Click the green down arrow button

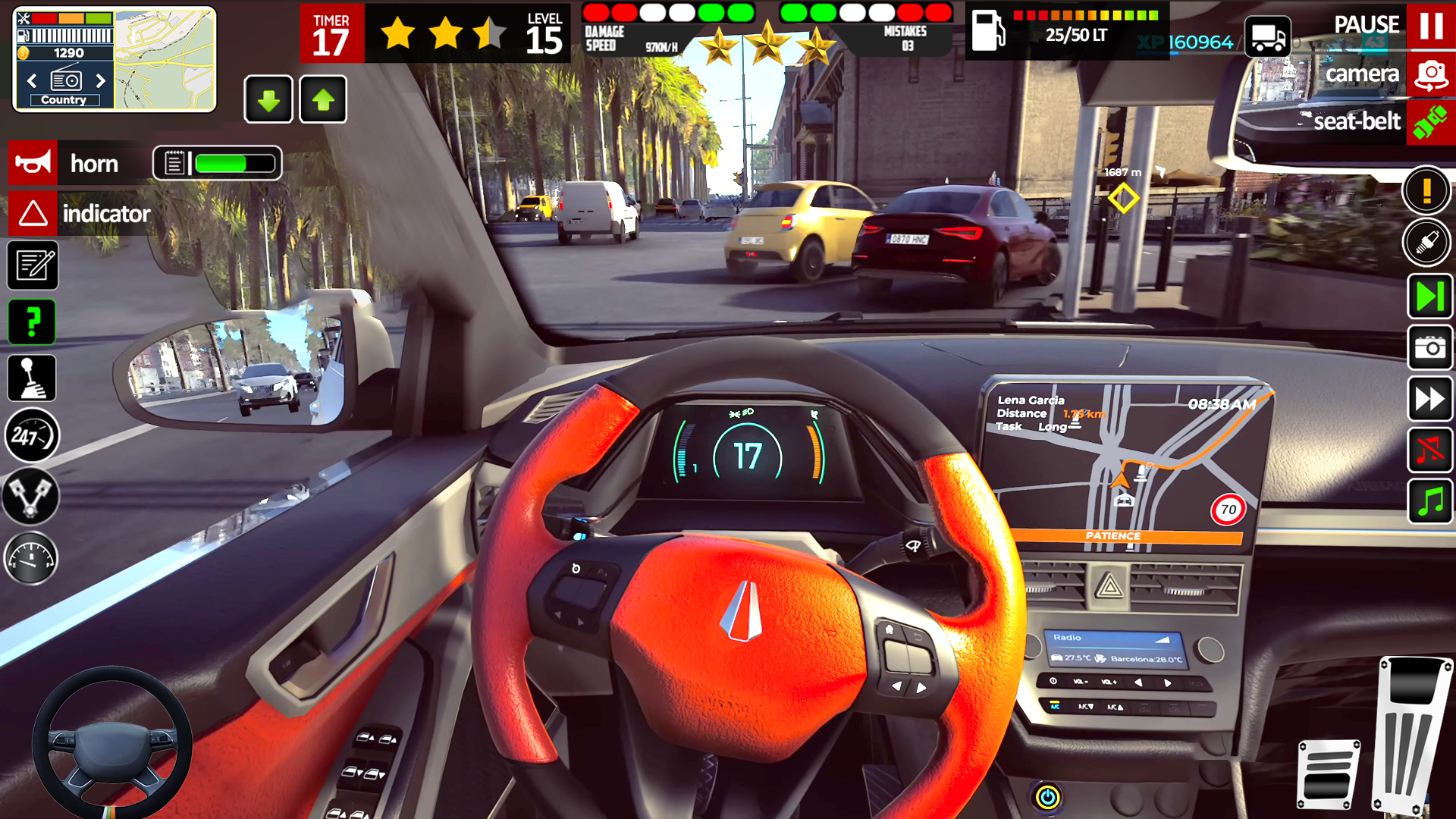(x=268, y=99)
